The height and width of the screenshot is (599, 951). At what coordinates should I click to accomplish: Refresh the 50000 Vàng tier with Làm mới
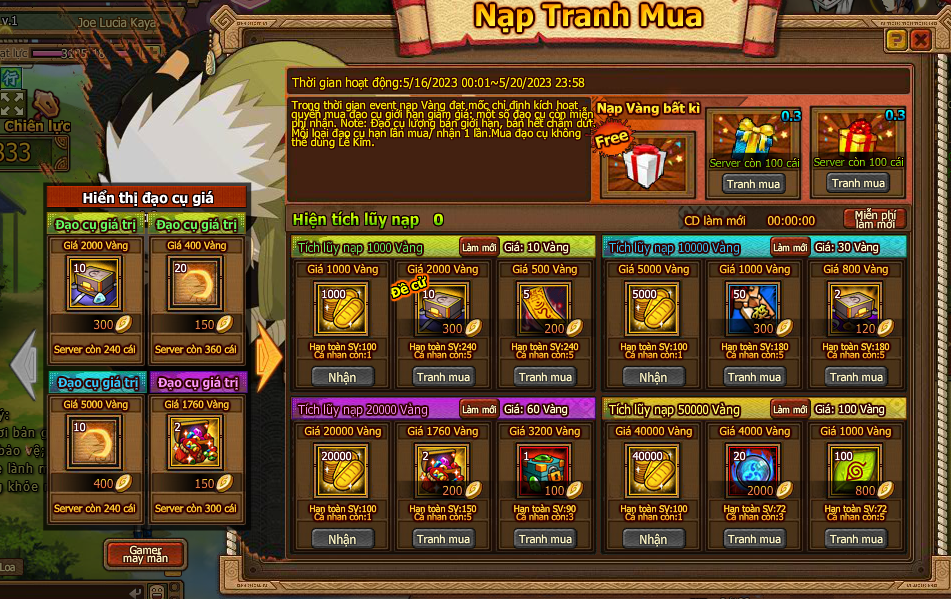click(x=789, y=409)
